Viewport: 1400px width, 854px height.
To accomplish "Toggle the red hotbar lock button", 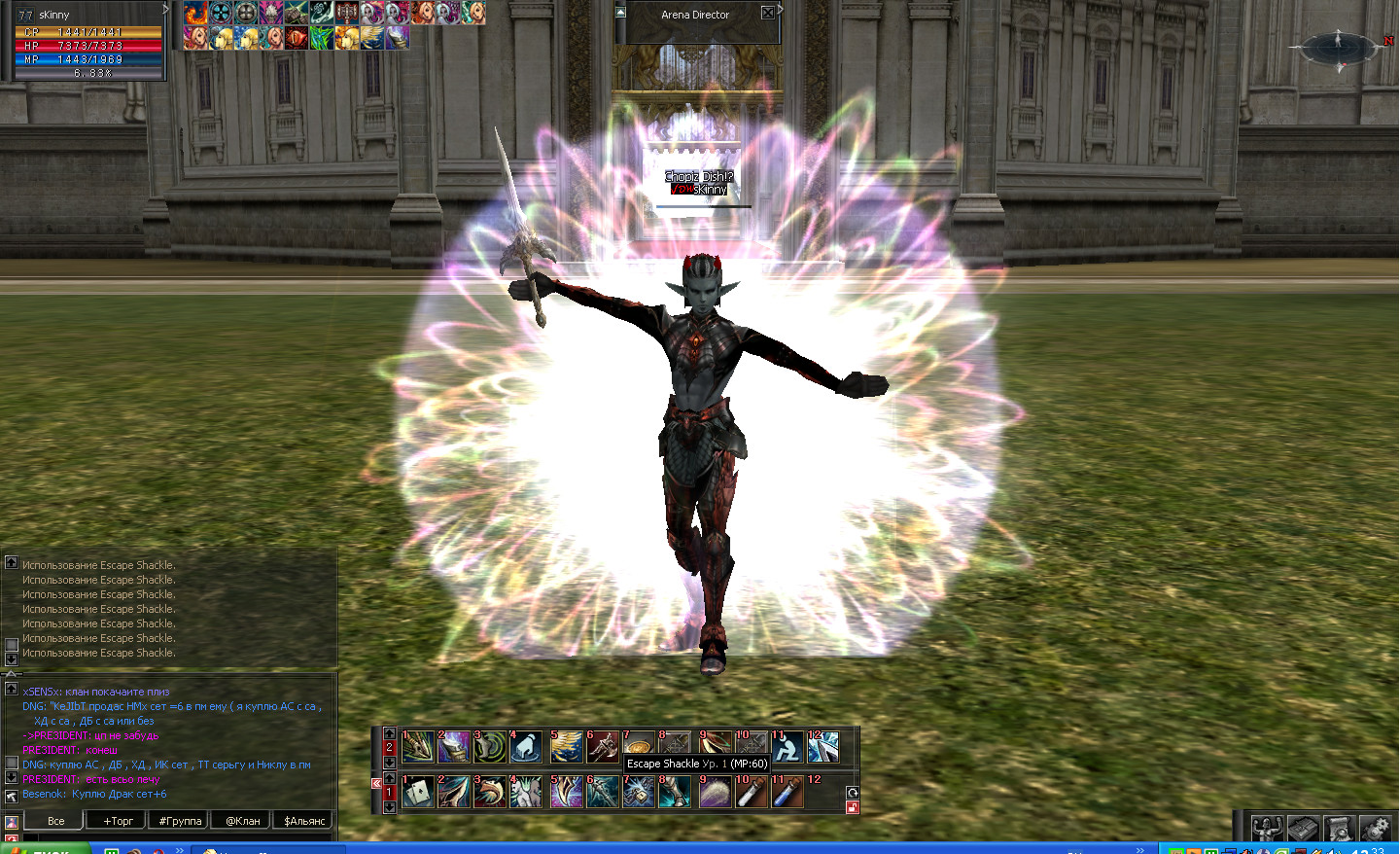I will (853, 807).
